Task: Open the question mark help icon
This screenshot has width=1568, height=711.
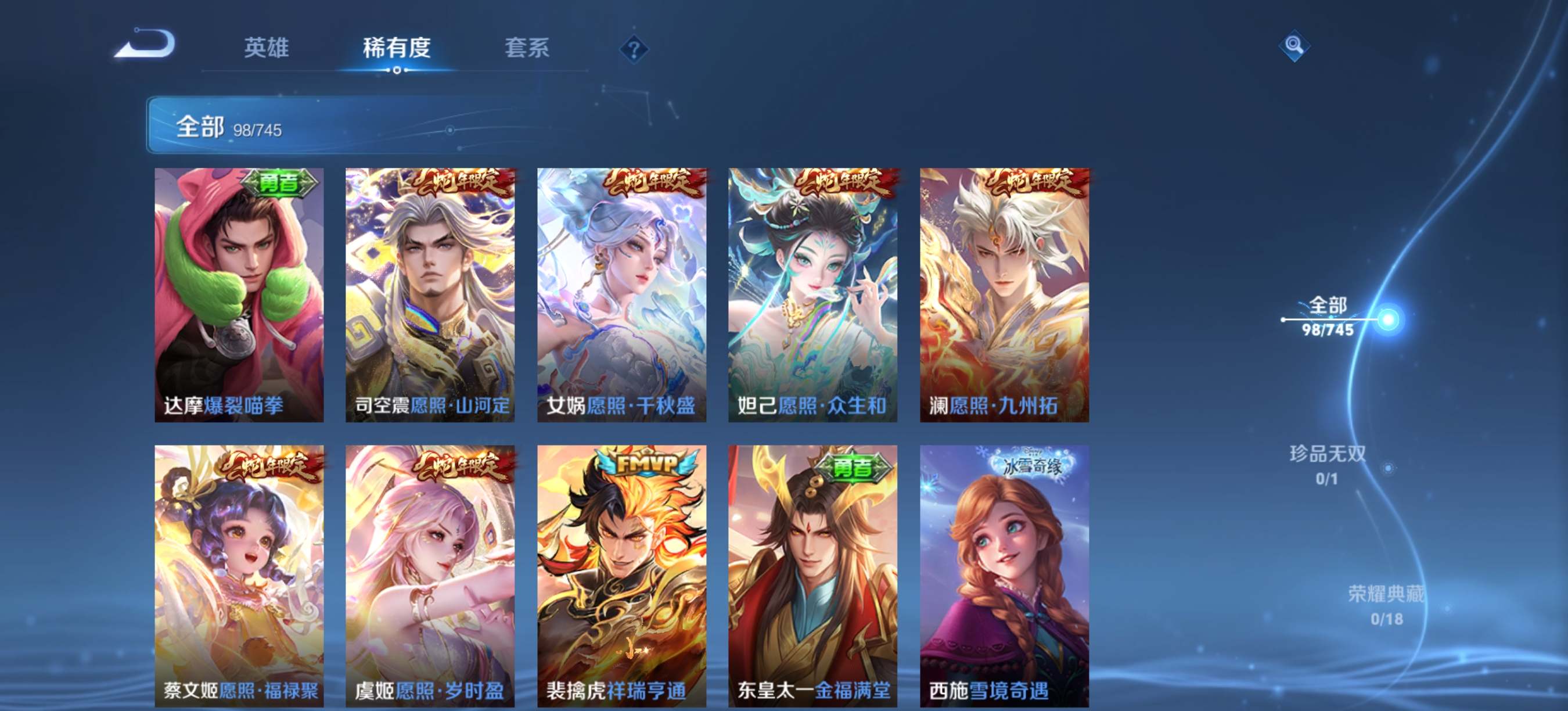Action: (x=633, y=49)
